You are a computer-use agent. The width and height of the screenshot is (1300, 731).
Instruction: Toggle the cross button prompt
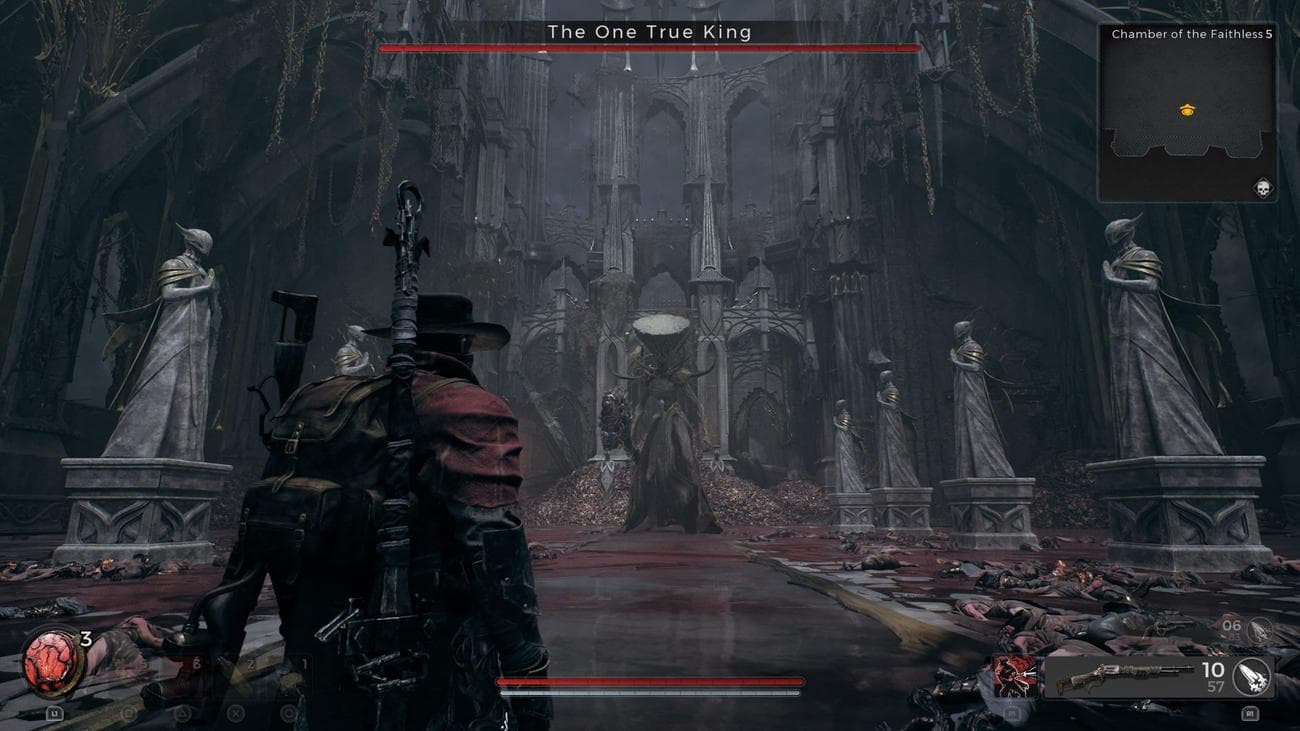click(234, 712)
